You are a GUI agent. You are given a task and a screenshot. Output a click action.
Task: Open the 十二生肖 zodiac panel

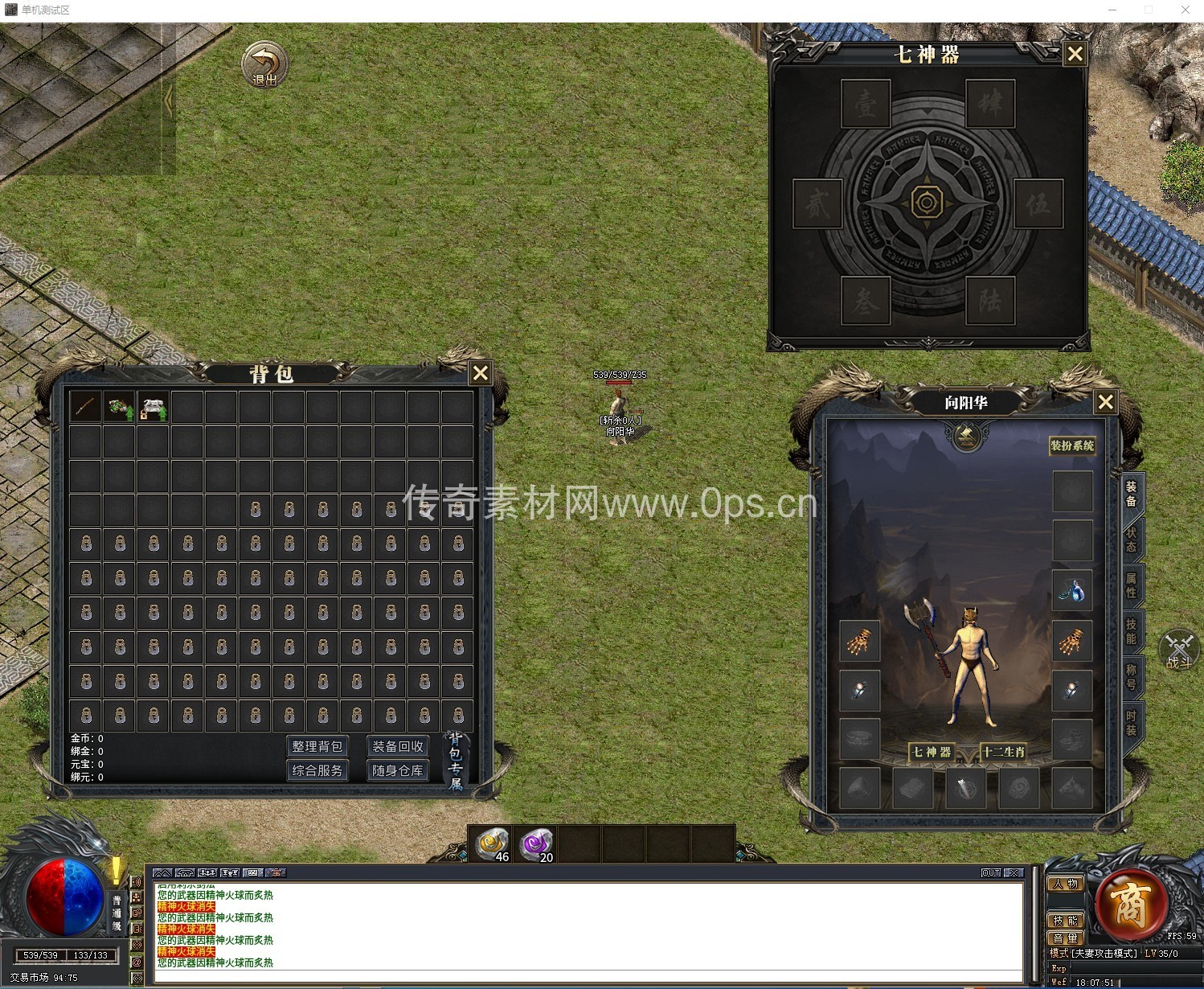1004,752
